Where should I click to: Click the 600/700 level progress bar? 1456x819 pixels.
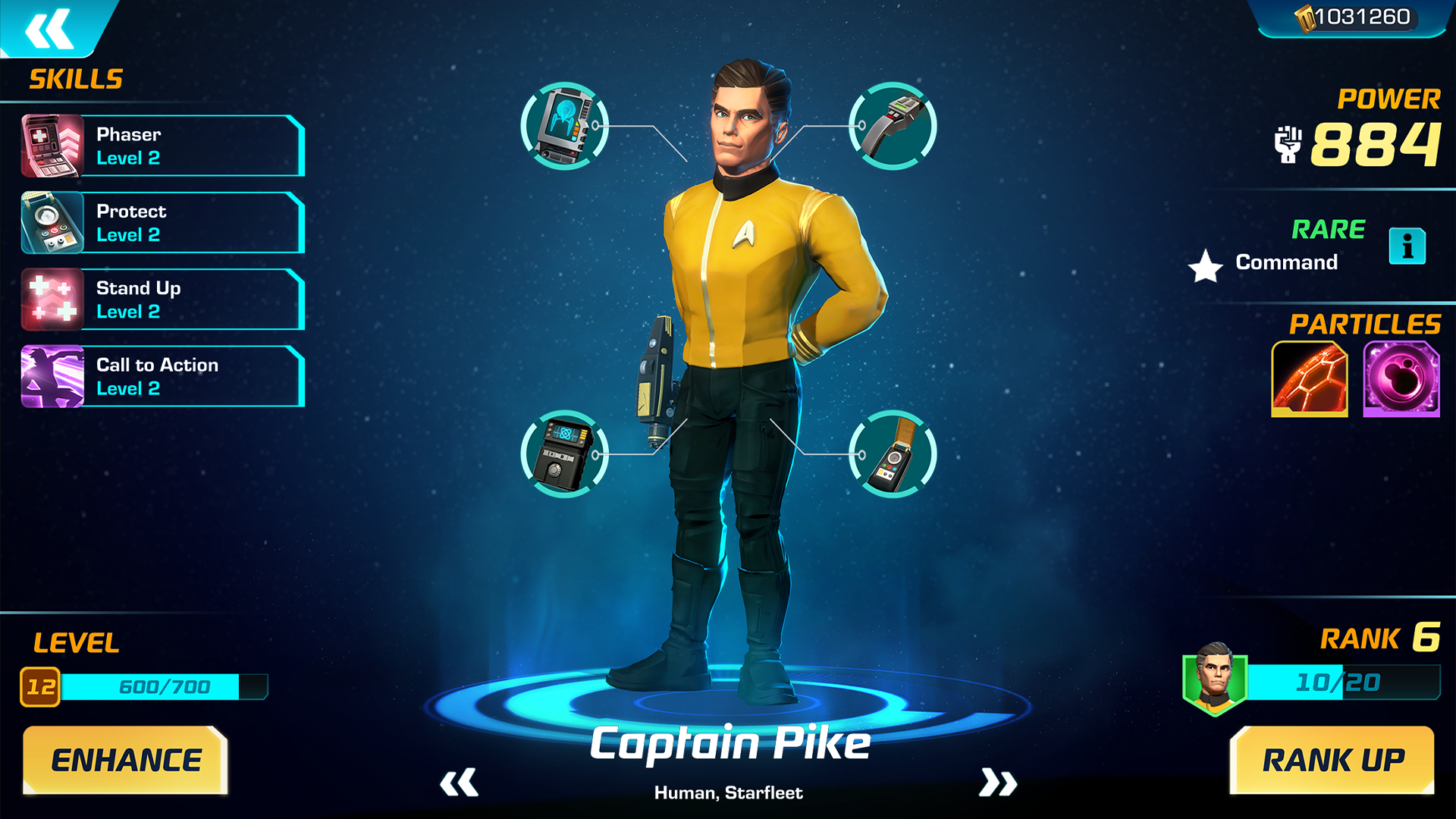[x=165, y=687]
